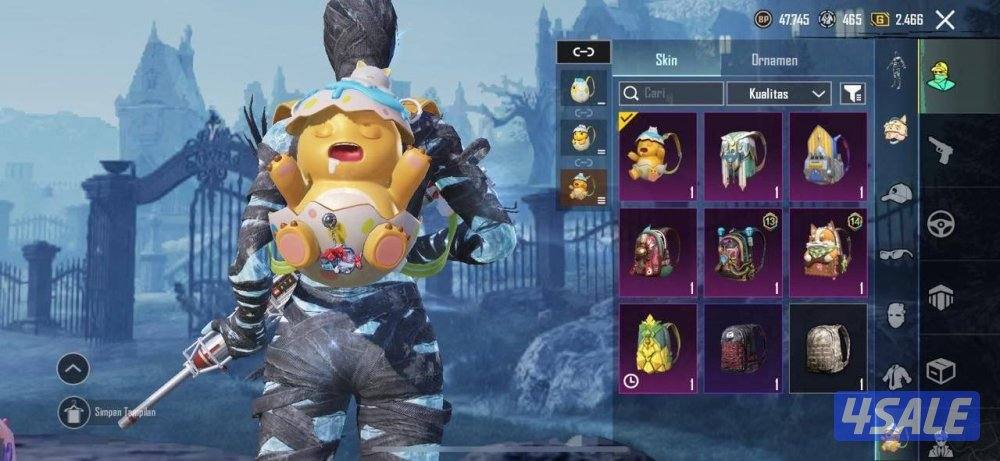Open the pistol weapons category

(941, 150)
